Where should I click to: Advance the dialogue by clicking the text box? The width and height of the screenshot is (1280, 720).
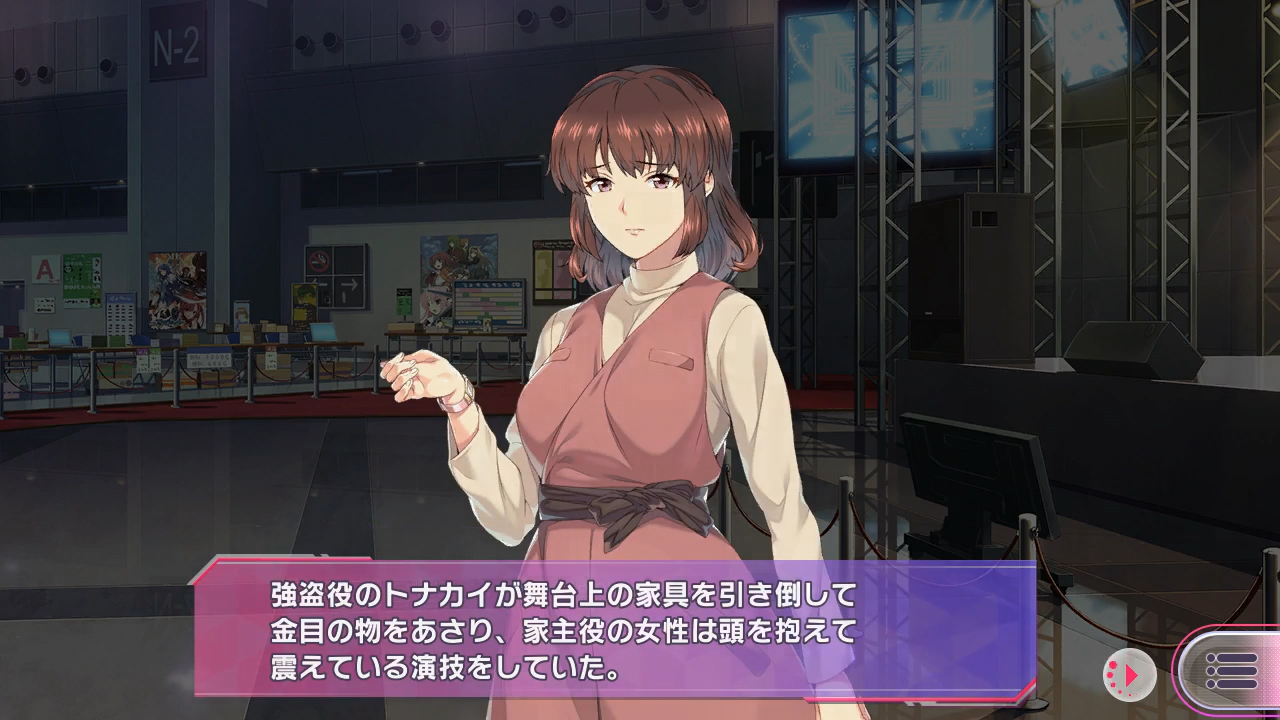pos(614,630)
